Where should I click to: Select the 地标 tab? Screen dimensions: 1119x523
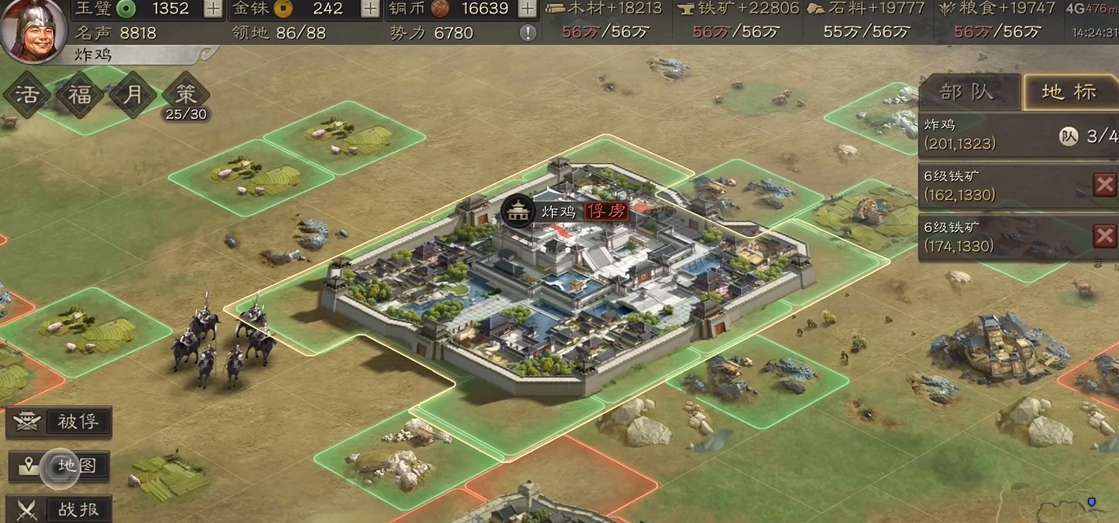coord(1069,92)
